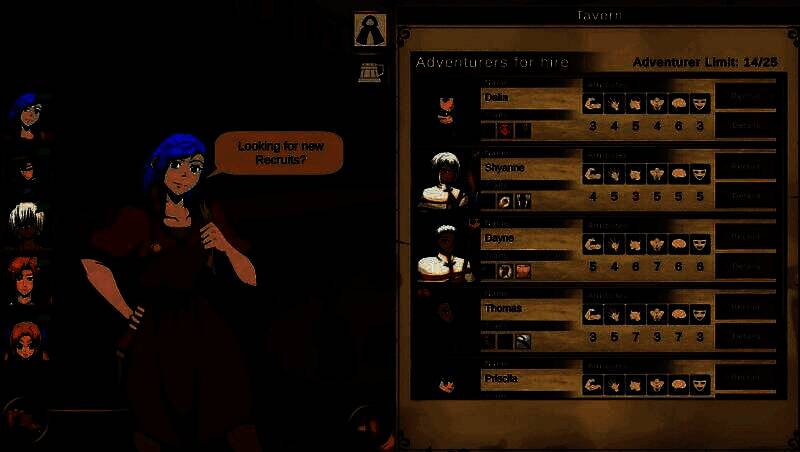The width and height of the screenshot is (800, 452).
Task: Recruit the adventurer Priscilla
Action: click(x=746, y=378)
